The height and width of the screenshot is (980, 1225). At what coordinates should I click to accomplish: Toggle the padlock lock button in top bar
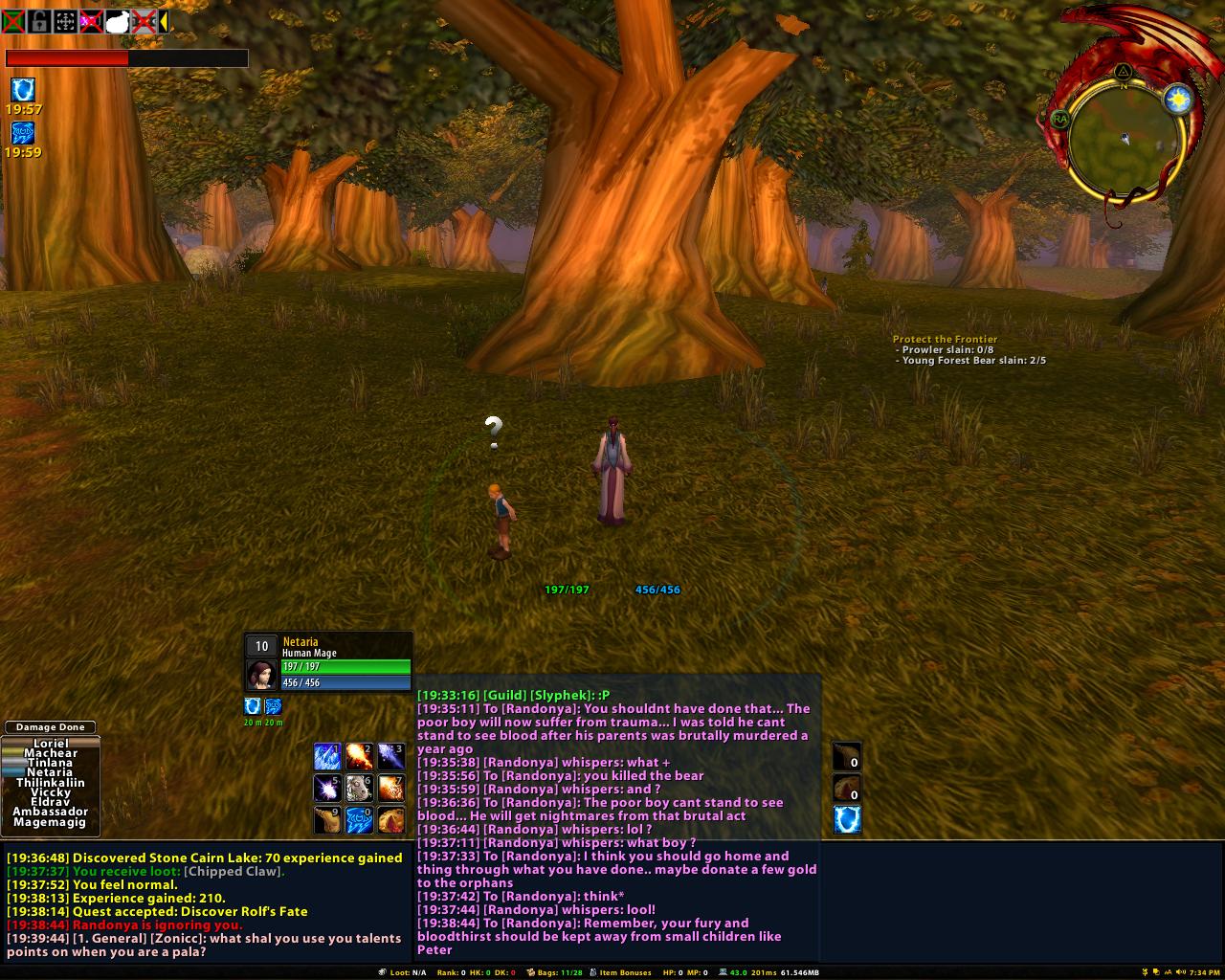39,21
